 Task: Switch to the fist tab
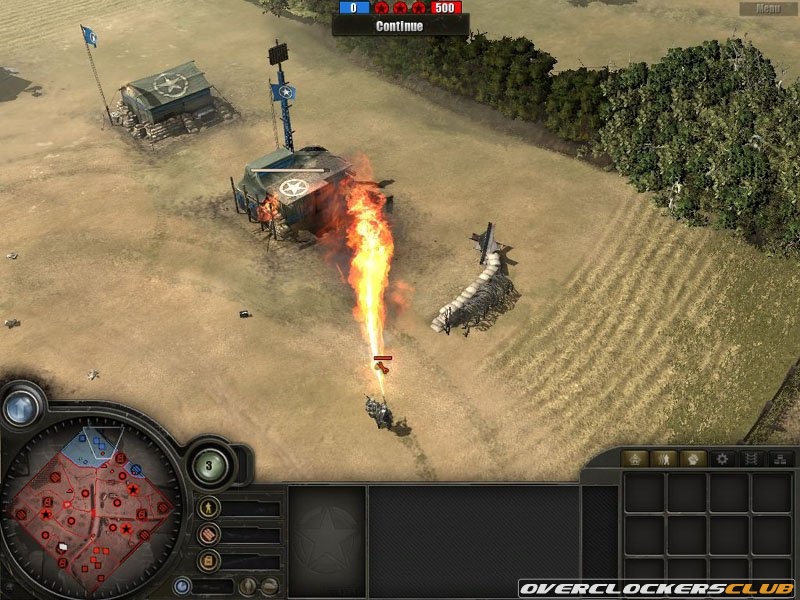pos(693,459)
